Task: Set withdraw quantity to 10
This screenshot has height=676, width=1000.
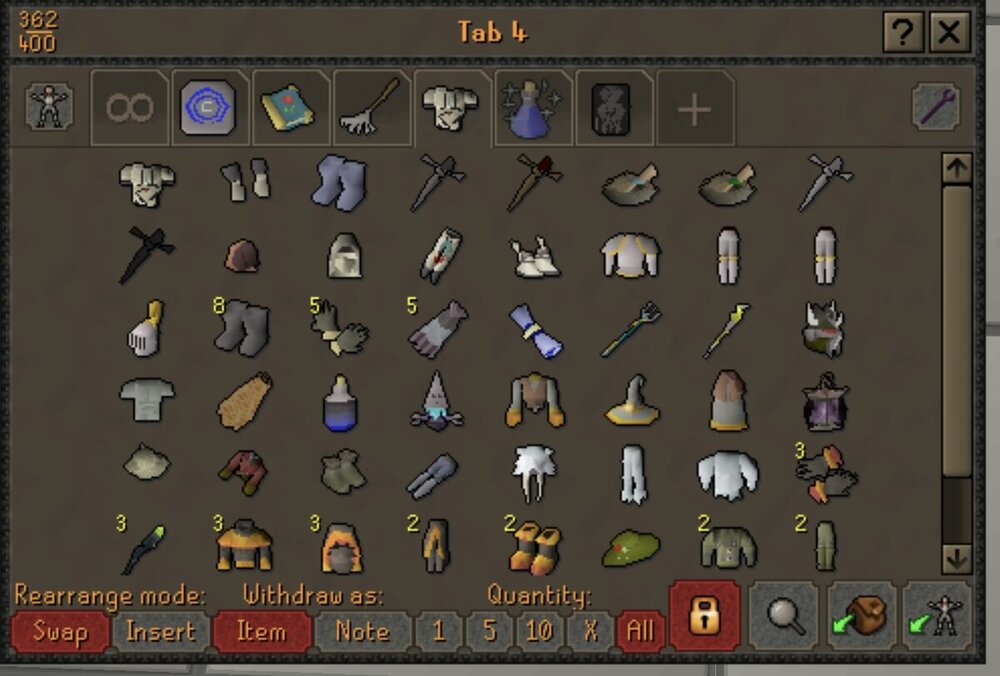Action: (539, 632)
